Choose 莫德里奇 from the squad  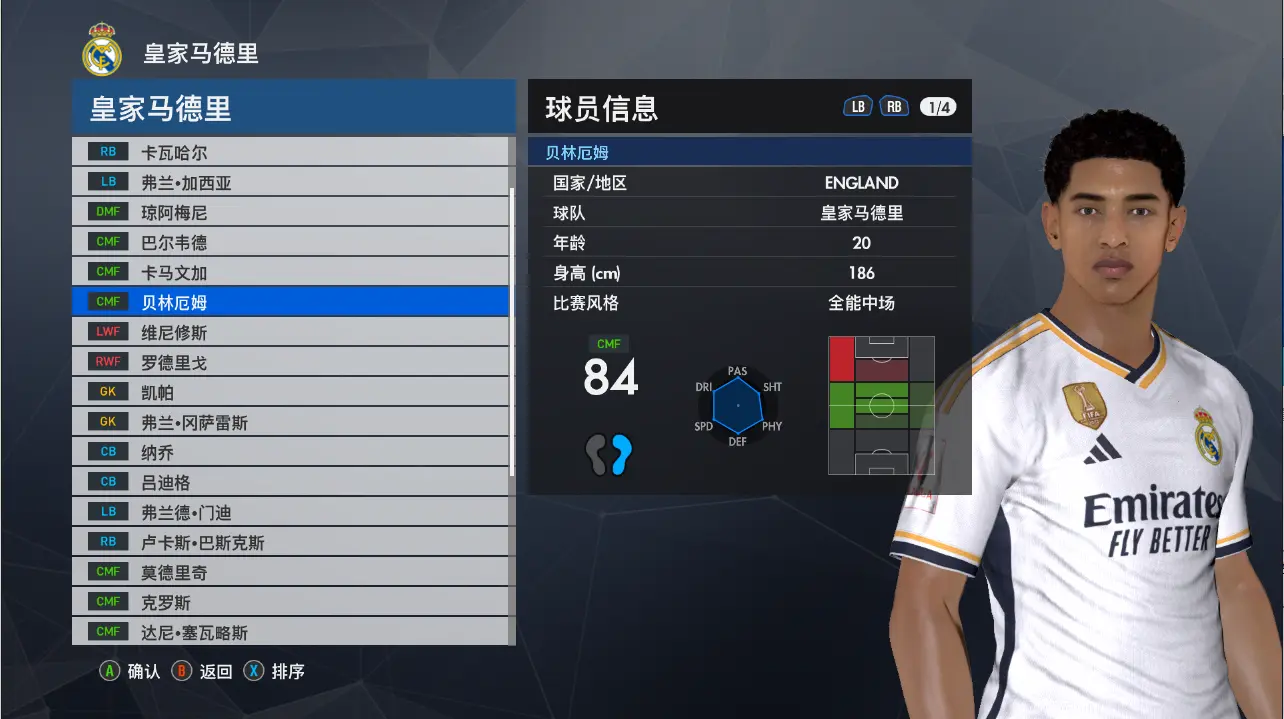290,572
